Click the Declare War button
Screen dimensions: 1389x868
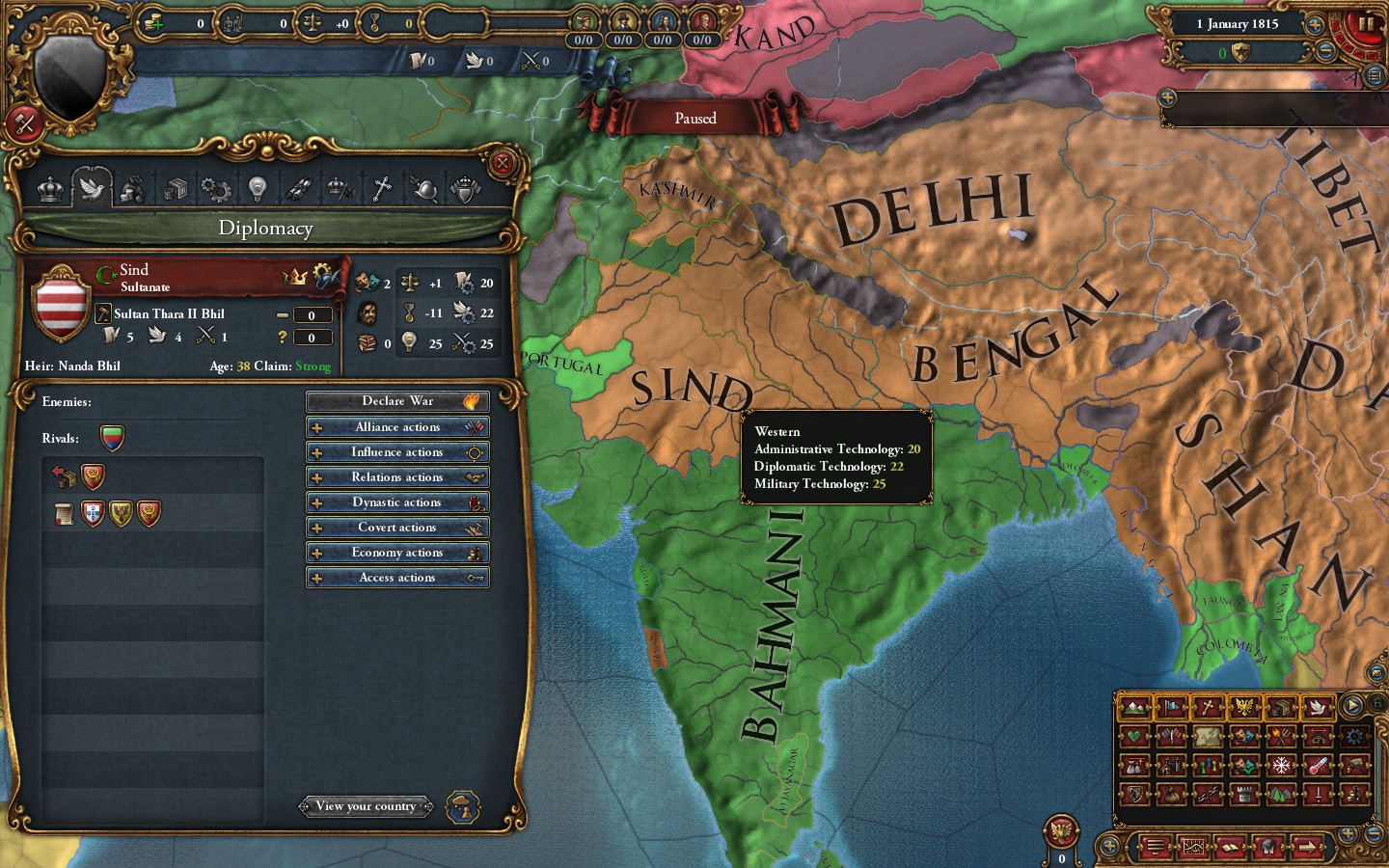397,400
